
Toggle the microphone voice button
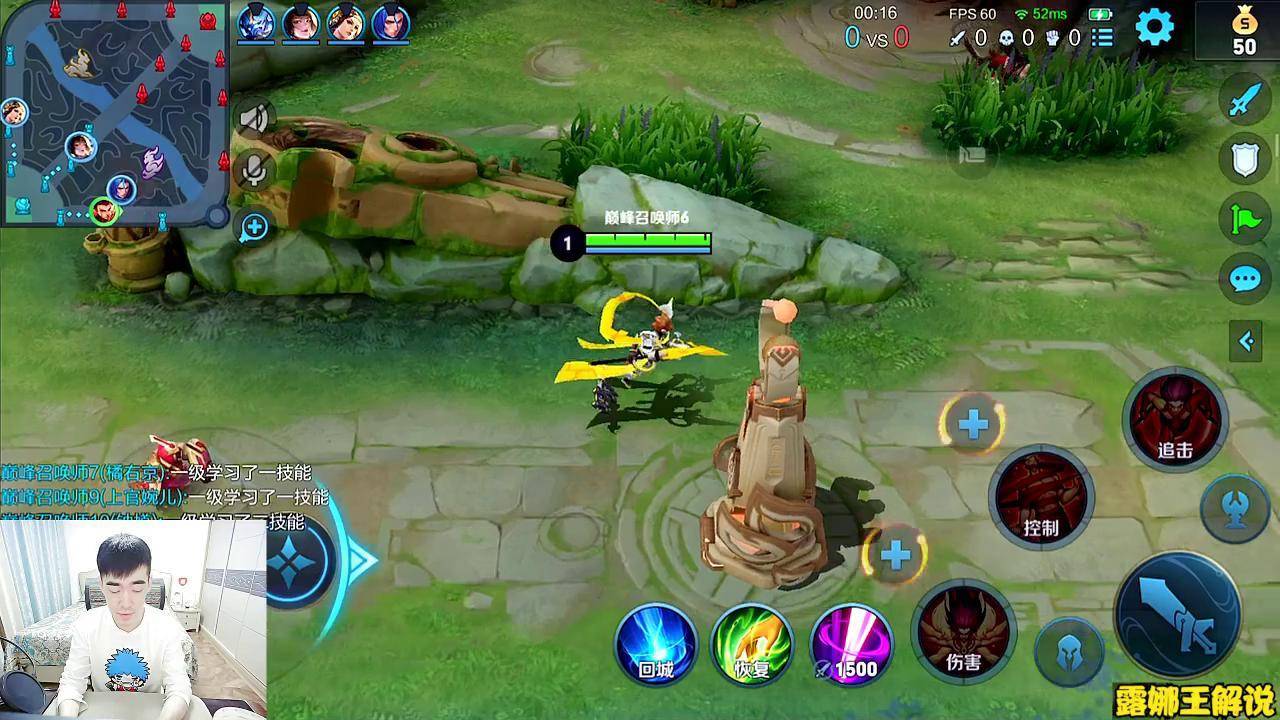tap(254, 171)
